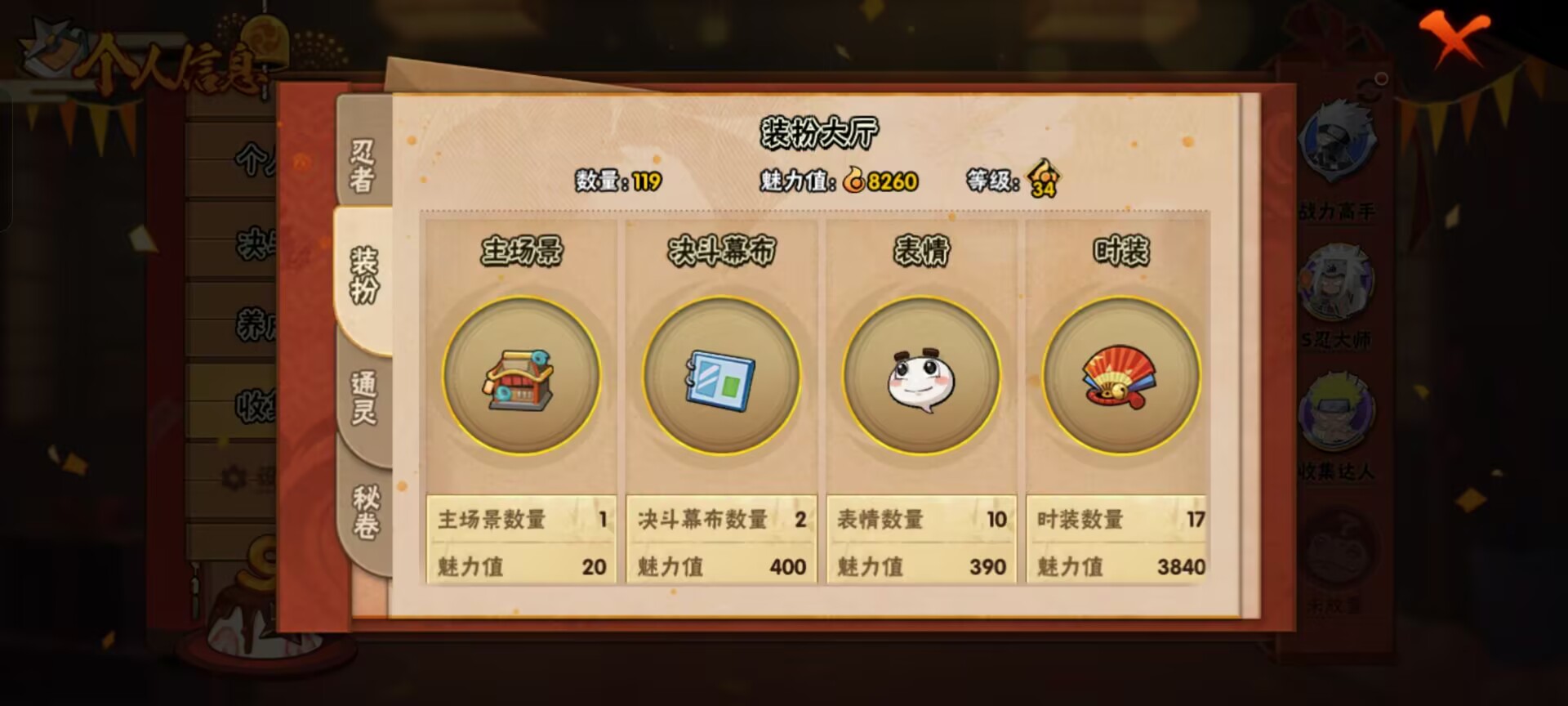Screen dimensions: 1568x706
Task: Click the 时装数量 17 stat row
Action: 1116,517
